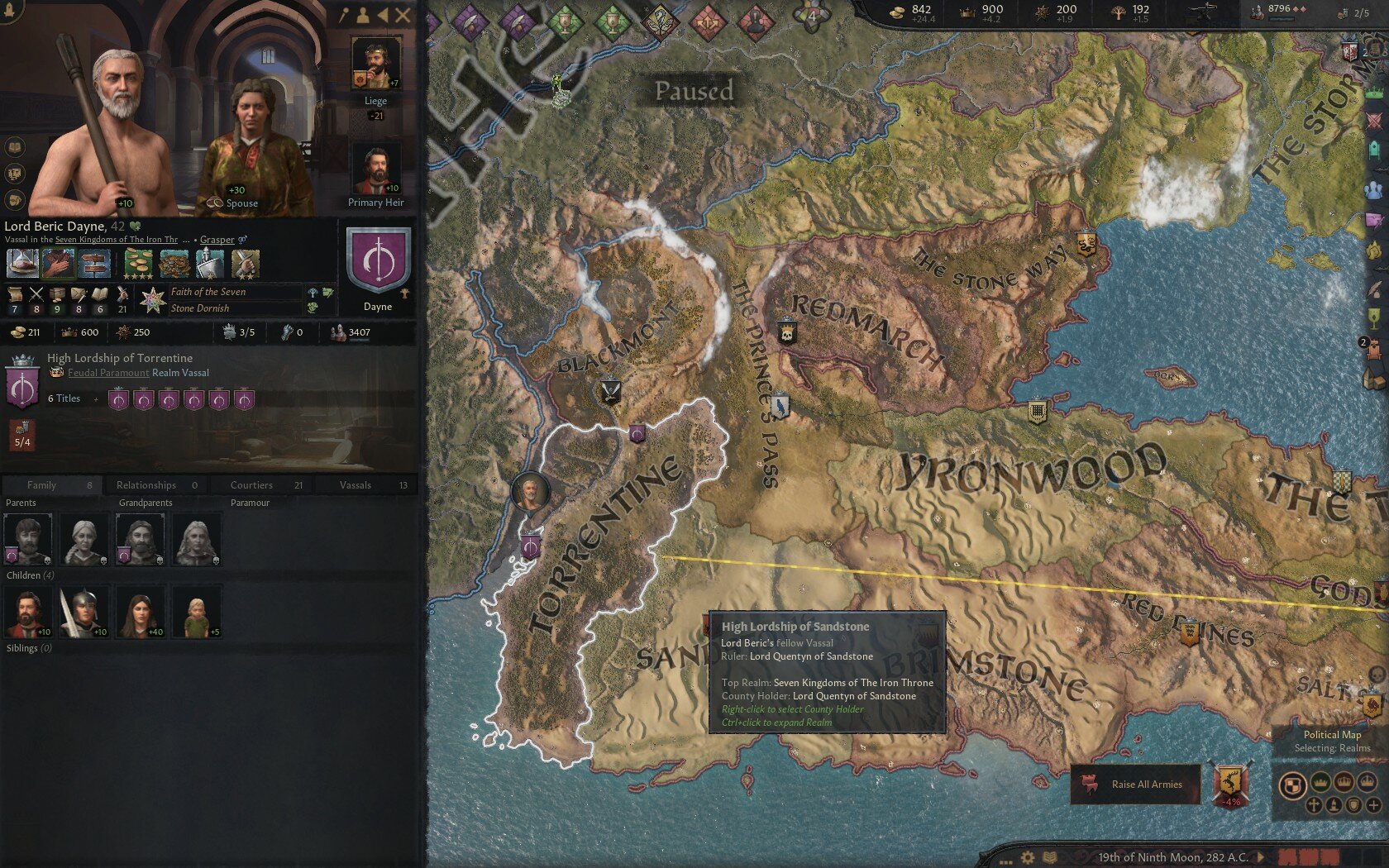Select the Realms map mode icon
Image resolution: width=1389 pixels, height=868 pixels.
[1293, 785]
